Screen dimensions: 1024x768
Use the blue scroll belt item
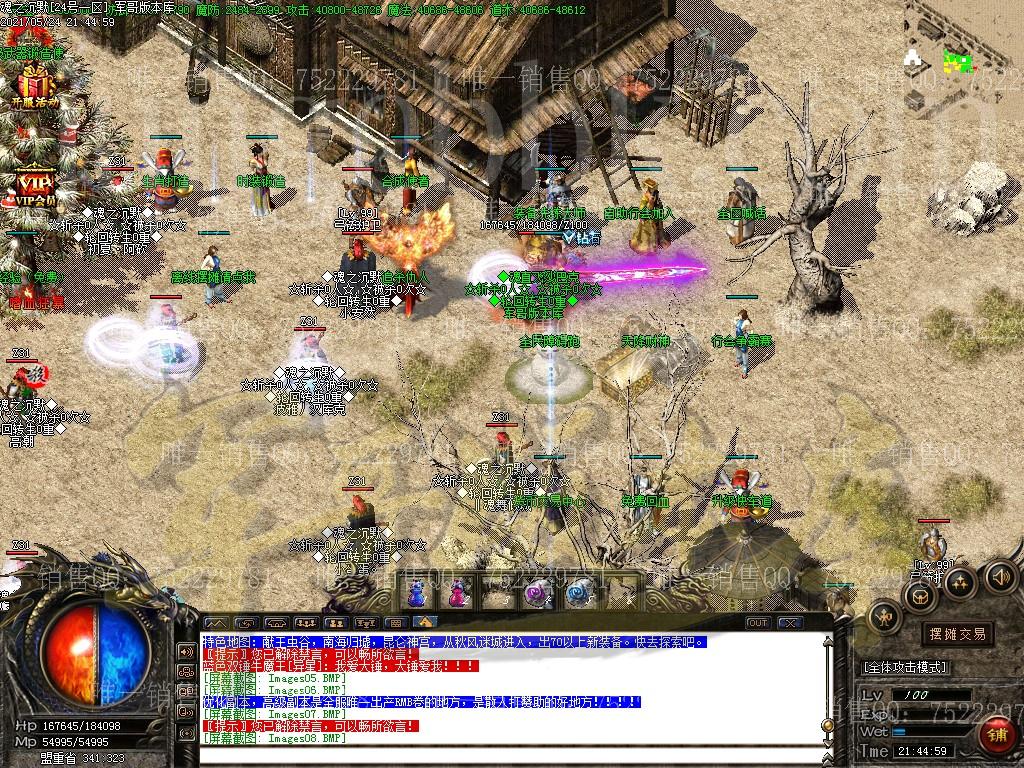tap(578, 594)
